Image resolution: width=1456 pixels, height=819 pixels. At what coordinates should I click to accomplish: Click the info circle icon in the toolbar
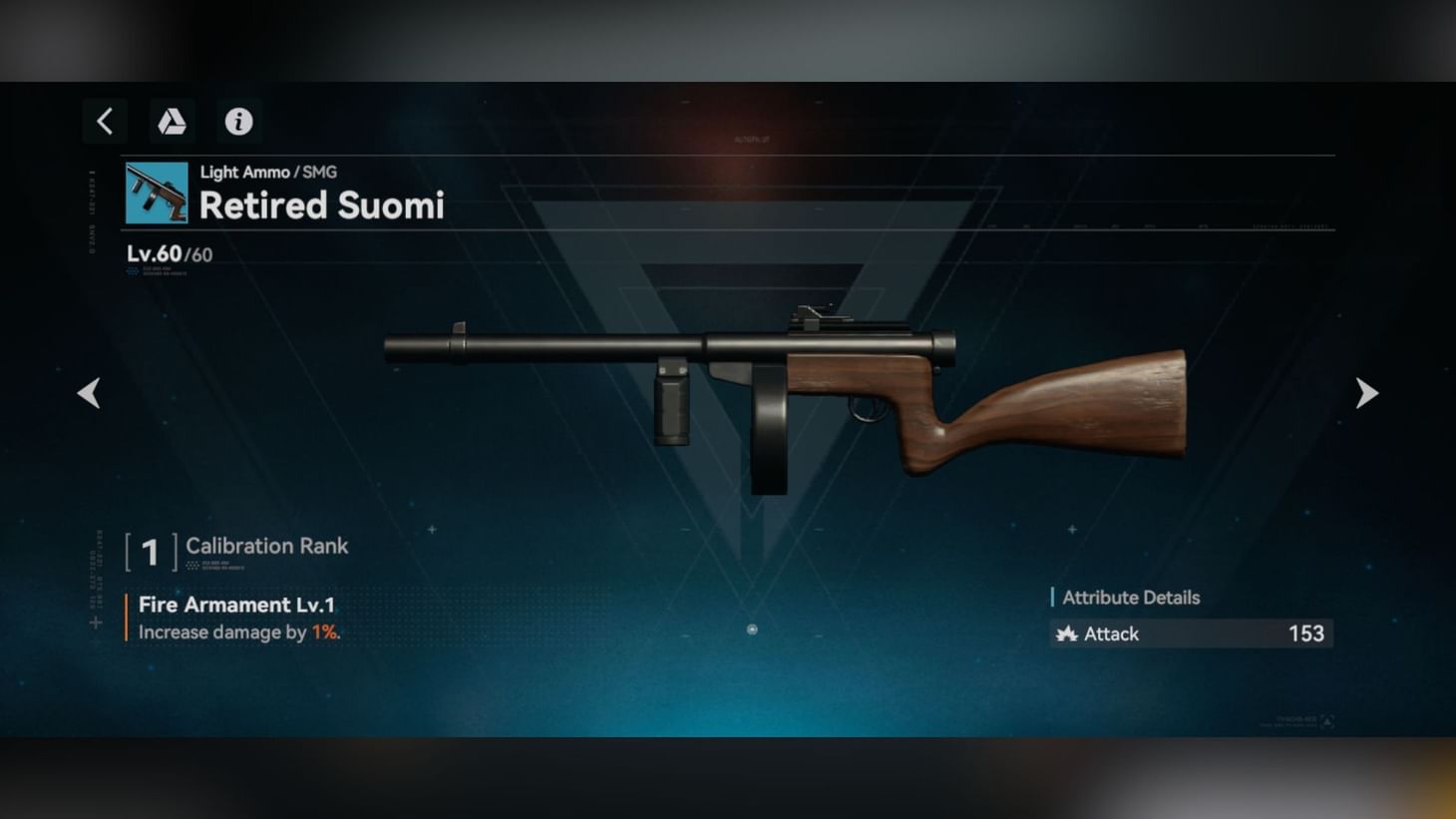point(238,121)
